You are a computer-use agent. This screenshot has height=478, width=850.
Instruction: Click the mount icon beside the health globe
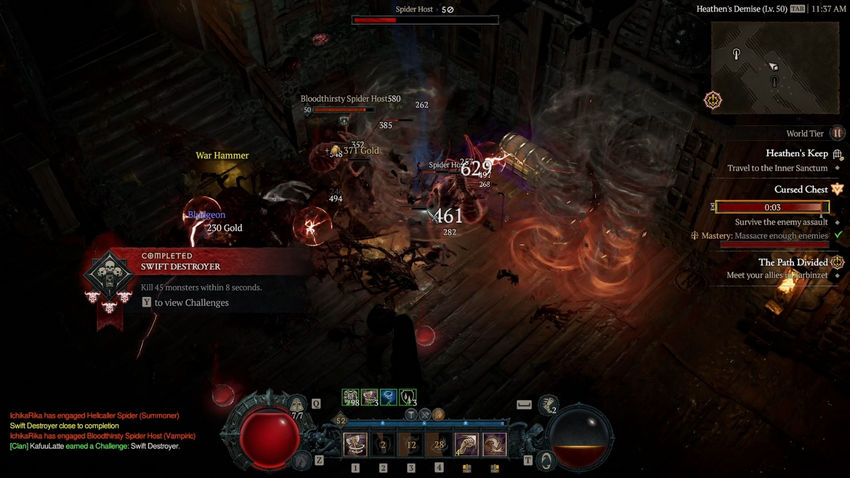click(x=303, y=460)
